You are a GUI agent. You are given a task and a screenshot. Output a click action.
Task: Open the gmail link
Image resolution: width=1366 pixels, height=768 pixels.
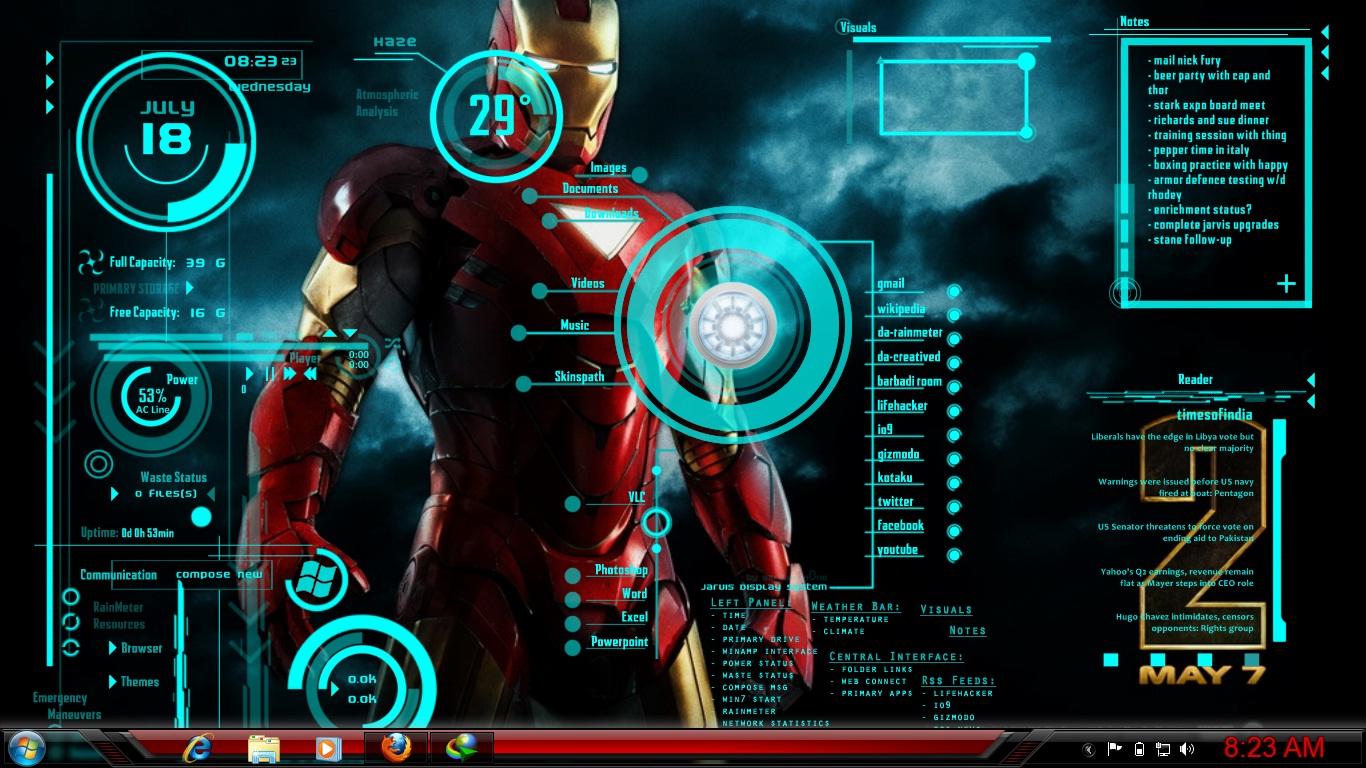pos(890,283)
